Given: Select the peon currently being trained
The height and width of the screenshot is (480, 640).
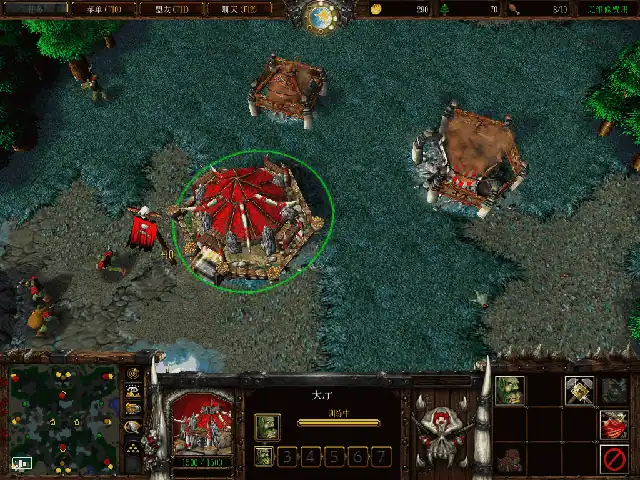Looking at the screenshot, I should point(265,427).
